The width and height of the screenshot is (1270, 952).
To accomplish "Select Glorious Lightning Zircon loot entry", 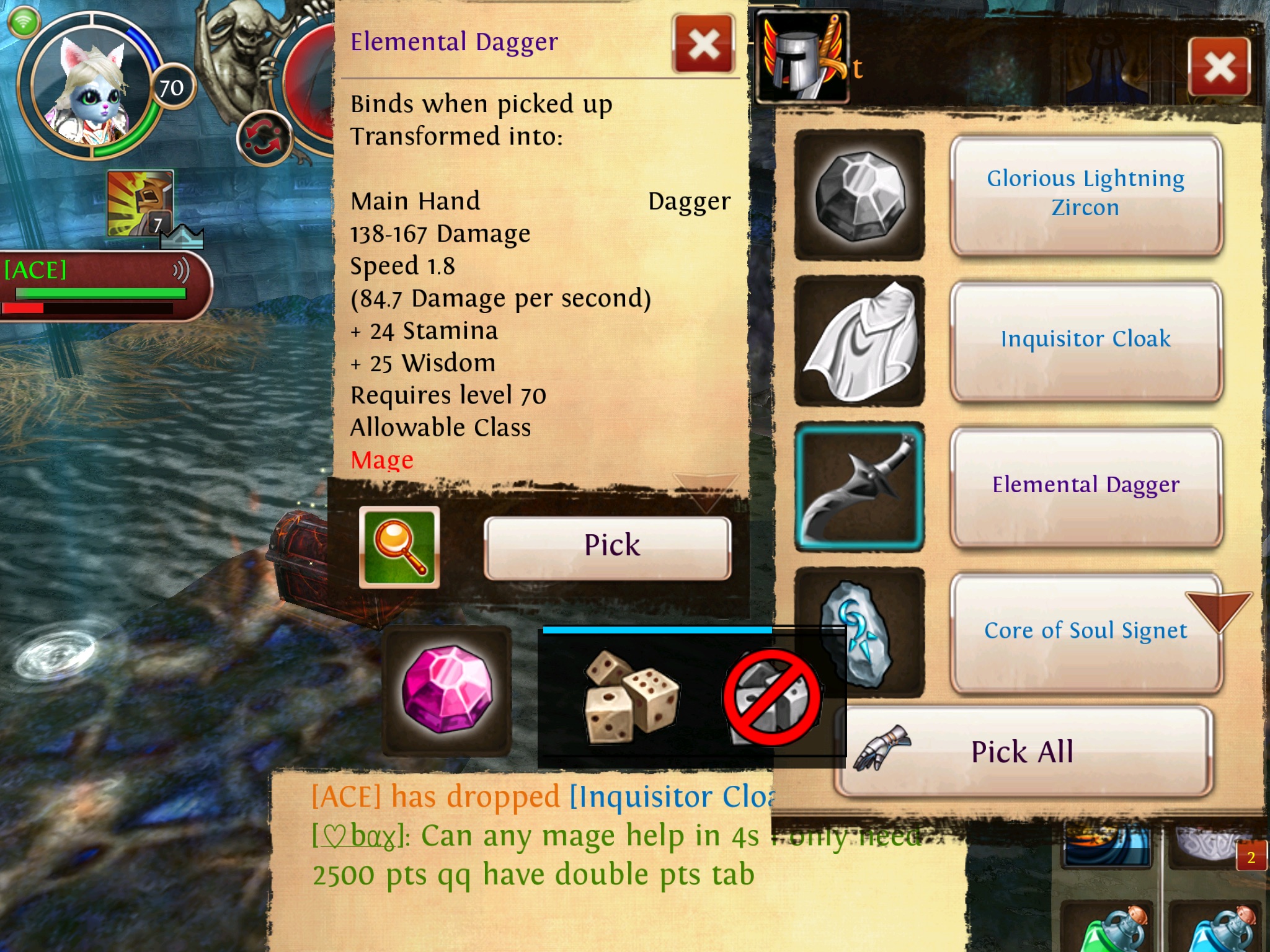I will [1085, 194].
